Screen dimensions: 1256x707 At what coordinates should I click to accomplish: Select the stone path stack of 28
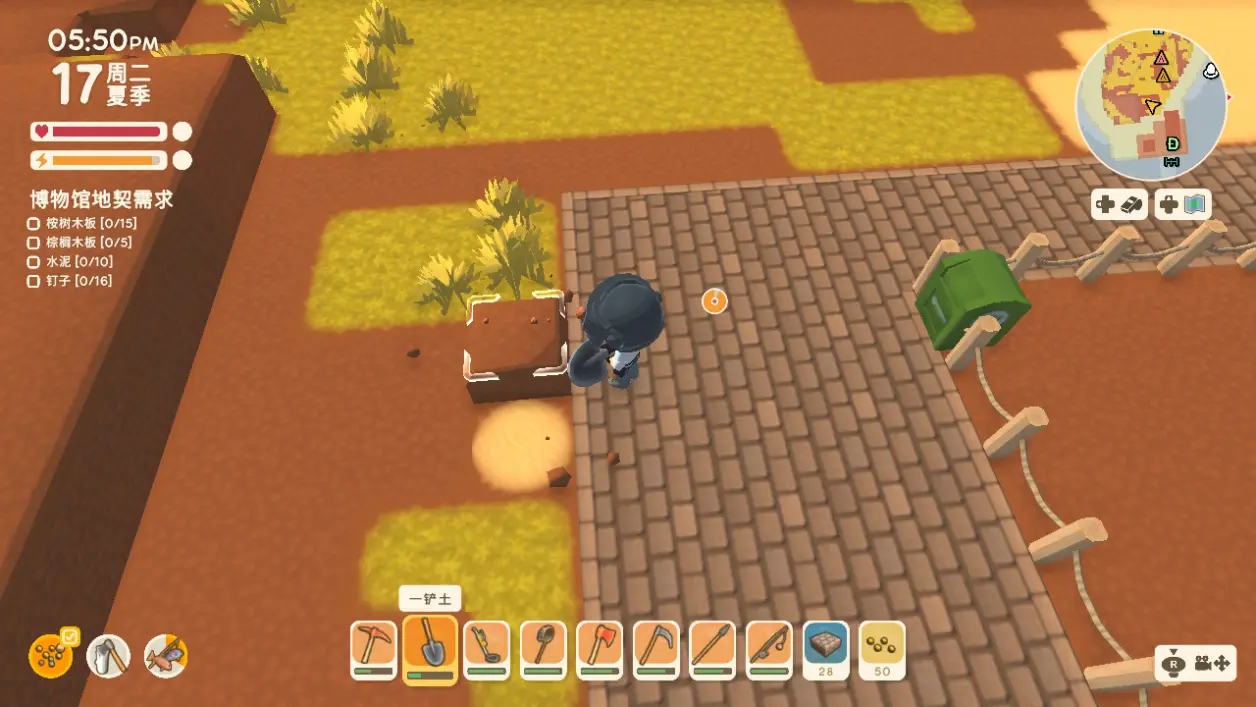[825, 648]
